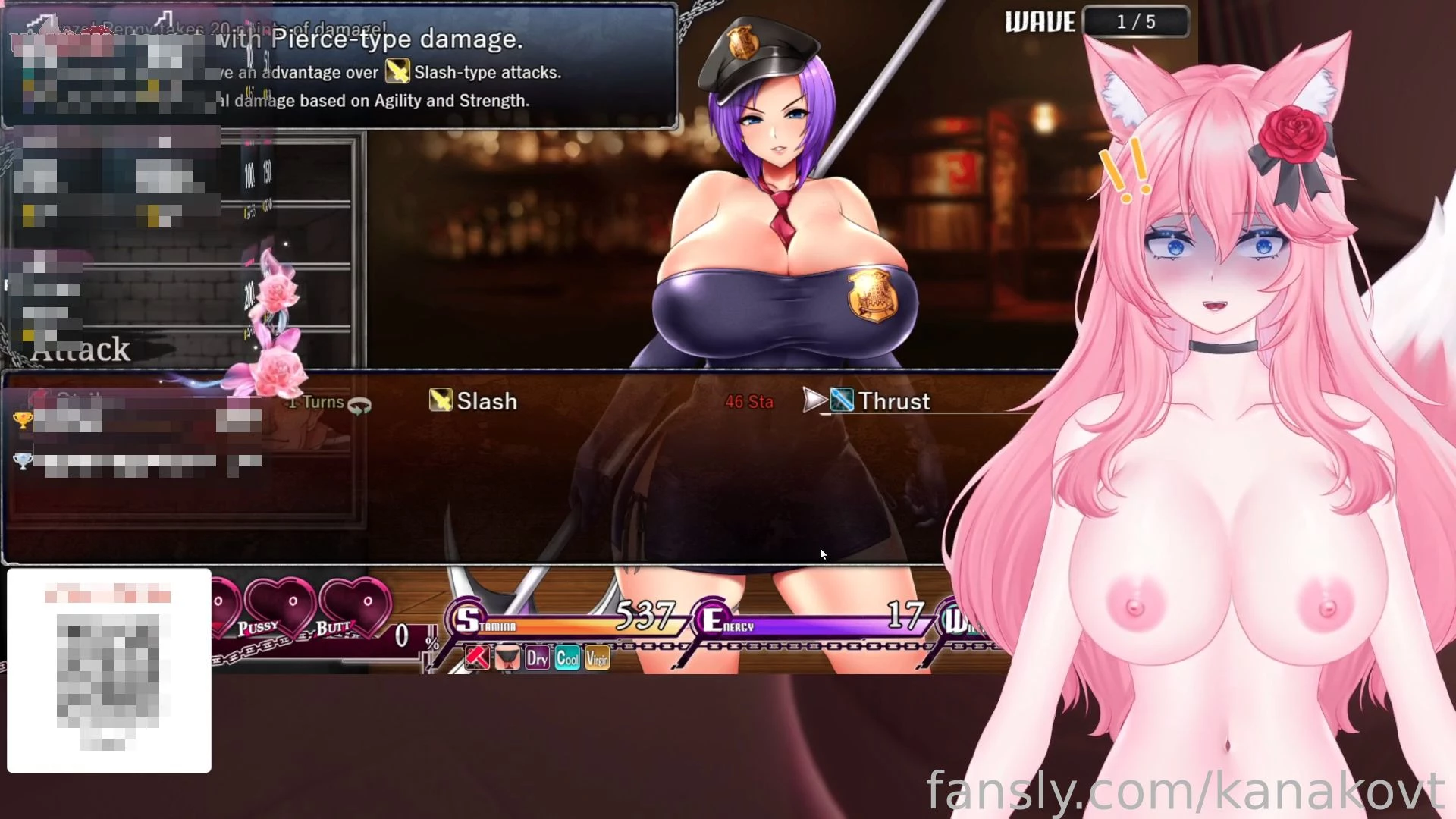Click the panties status icon

[507, 657]
